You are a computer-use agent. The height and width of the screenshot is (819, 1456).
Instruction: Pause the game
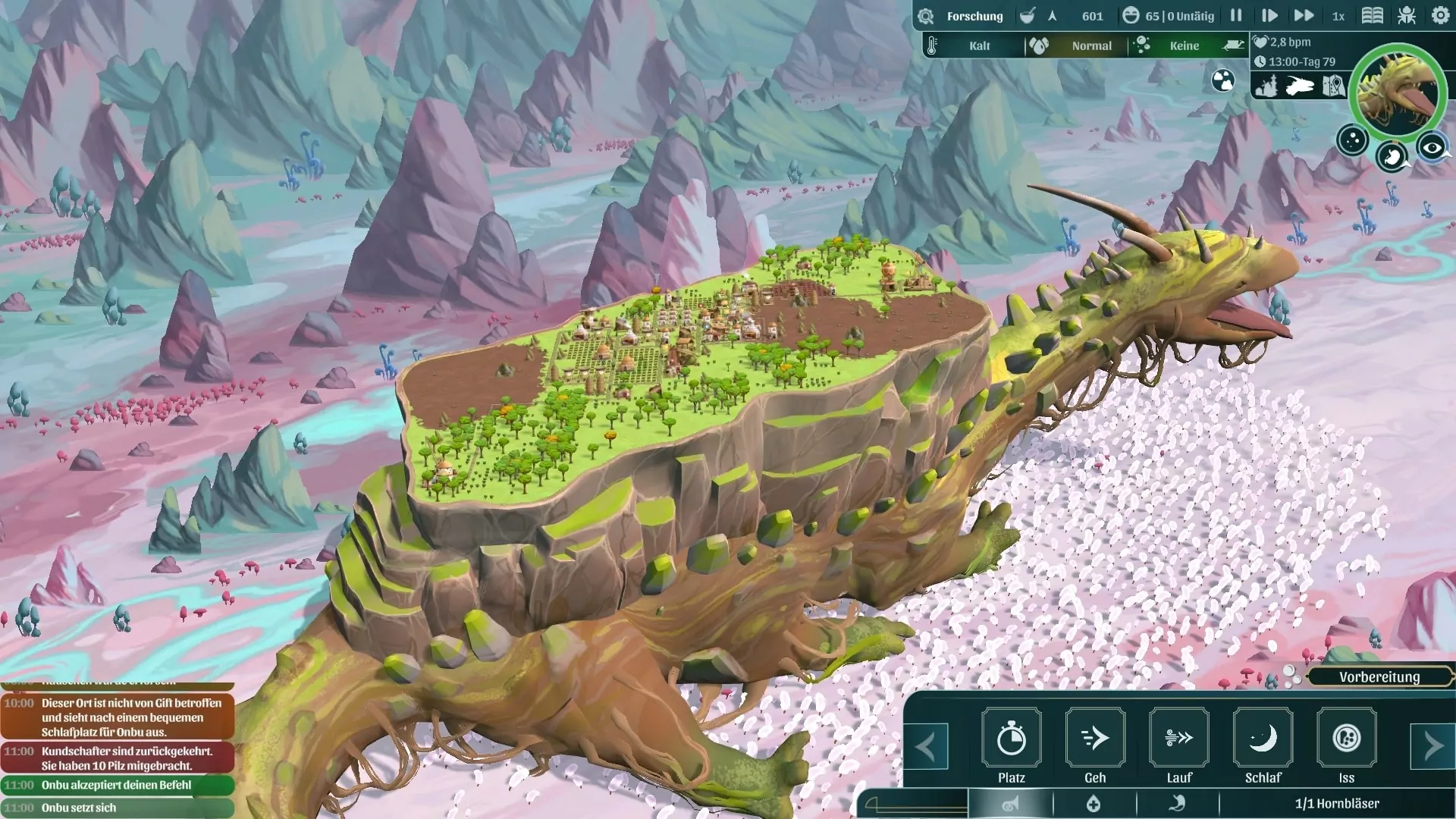[1236, 15]
